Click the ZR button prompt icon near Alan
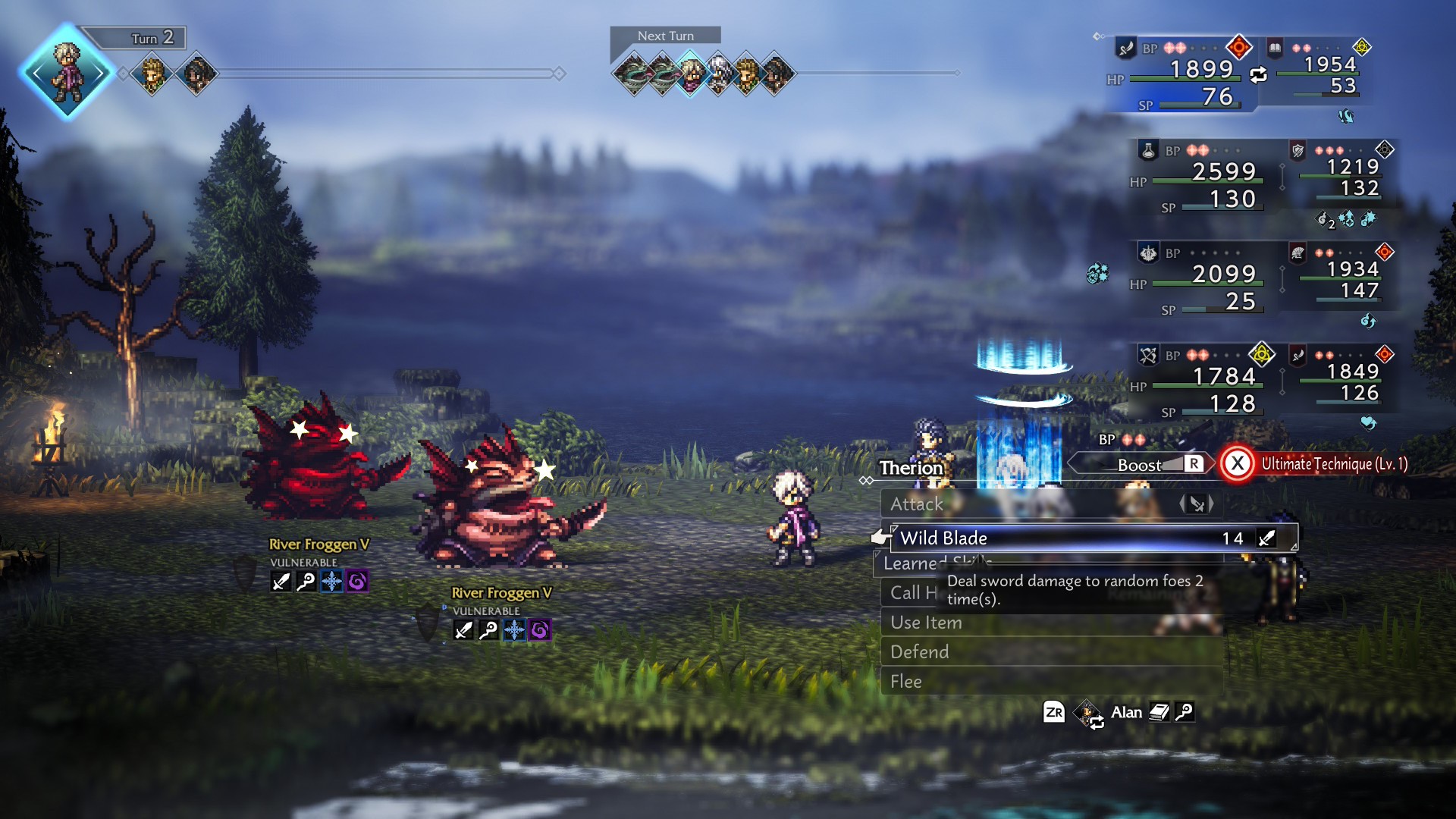This screenshot has width=1456, height=819. pyautogui.click(x=1053, y=713)
